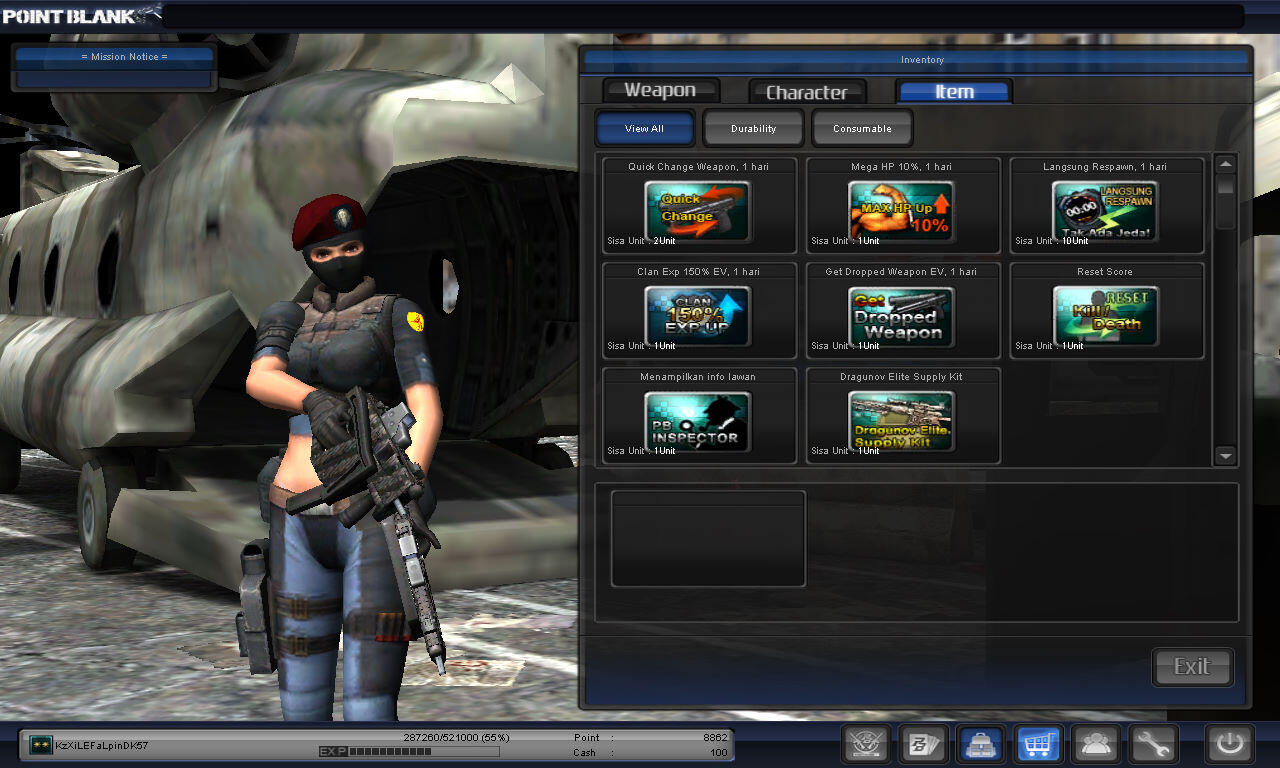Select the PB Inspector item
1280x768 pixels.
[698, 421]
